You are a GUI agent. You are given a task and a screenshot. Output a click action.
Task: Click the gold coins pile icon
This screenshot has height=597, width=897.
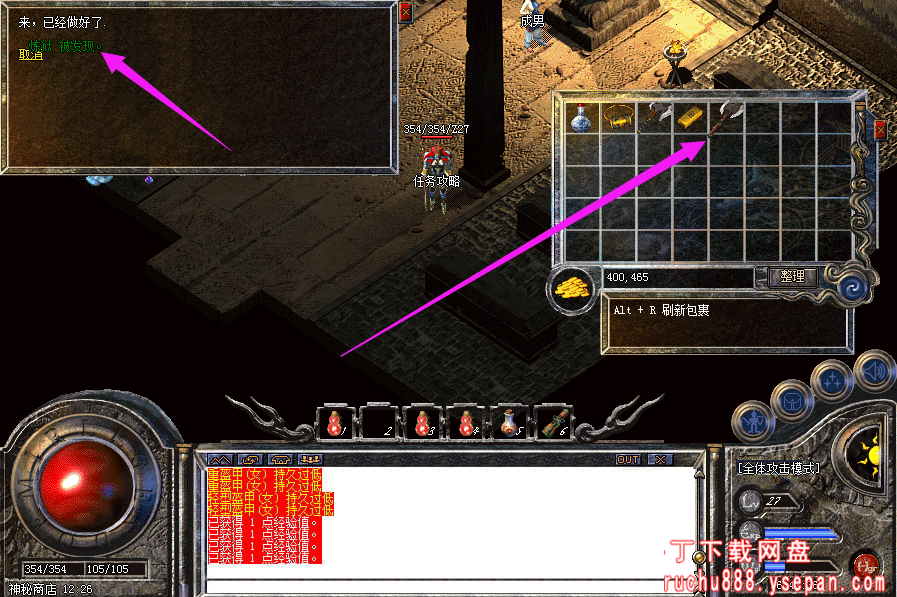(571, 289)
